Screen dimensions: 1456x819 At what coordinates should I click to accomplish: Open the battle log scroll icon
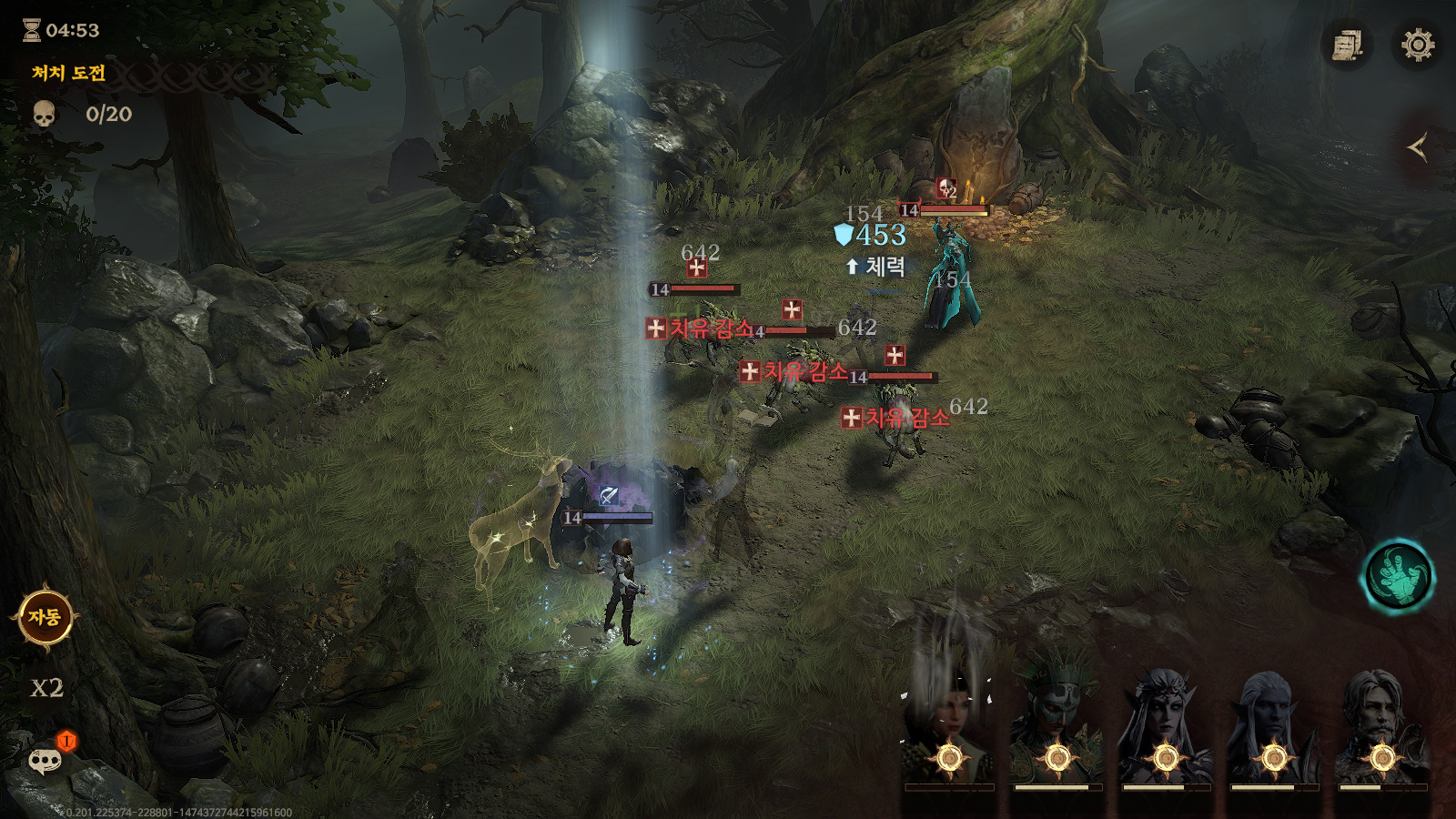click(1347, 45)
